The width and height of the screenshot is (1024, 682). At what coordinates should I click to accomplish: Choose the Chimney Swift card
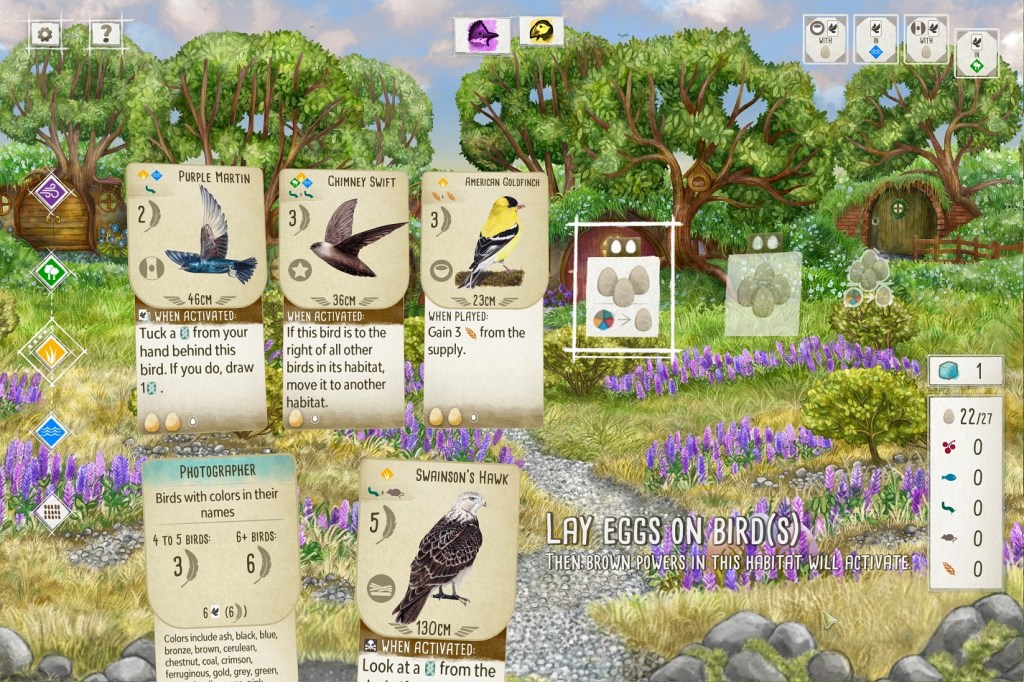click(343, 300)
